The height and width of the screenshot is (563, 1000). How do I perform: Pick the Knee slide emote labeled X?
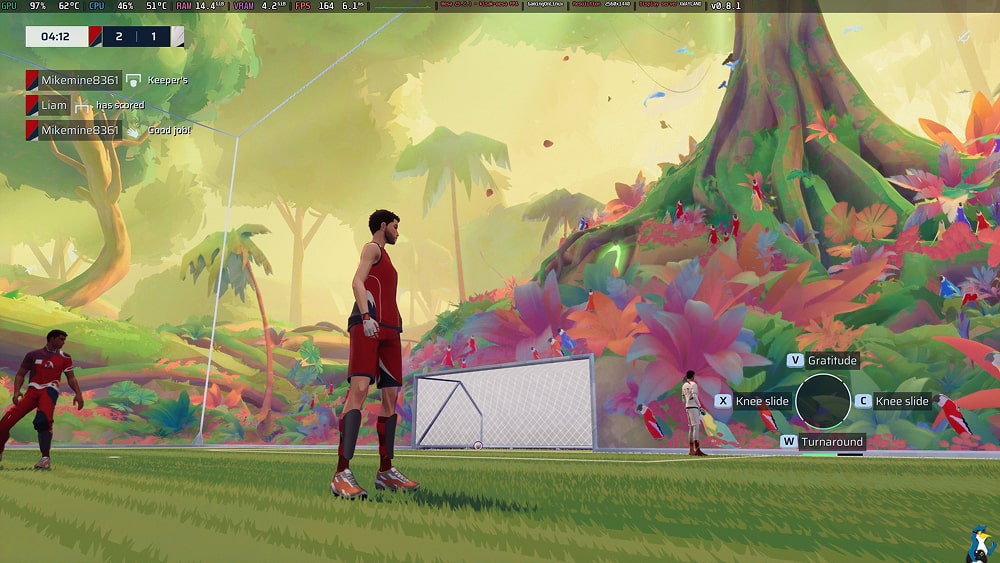click(752, 401)
